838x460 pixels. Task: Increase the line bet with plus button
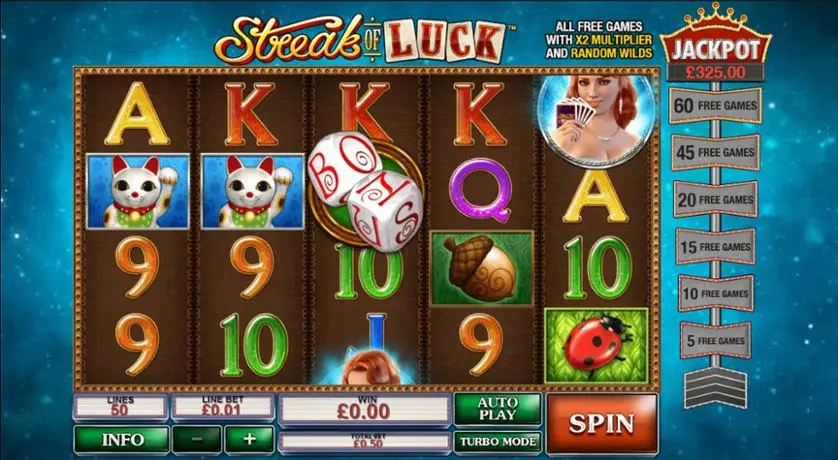point(248,439)
